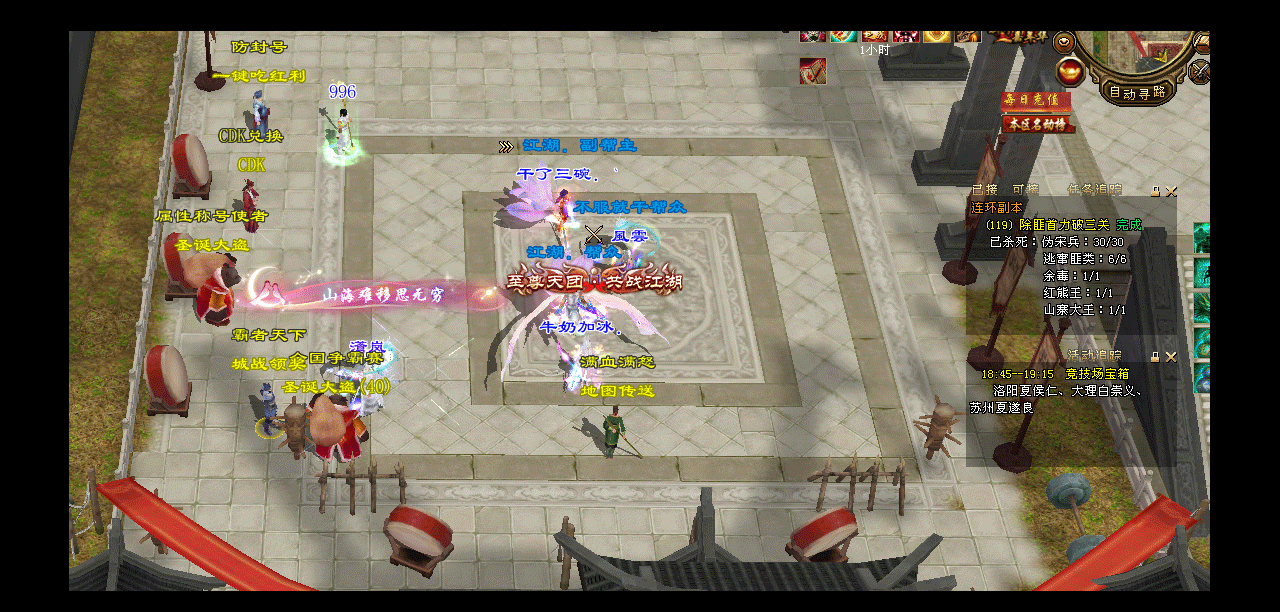Close the 活动追踪 activity tracker panel

click(1171, 356)
